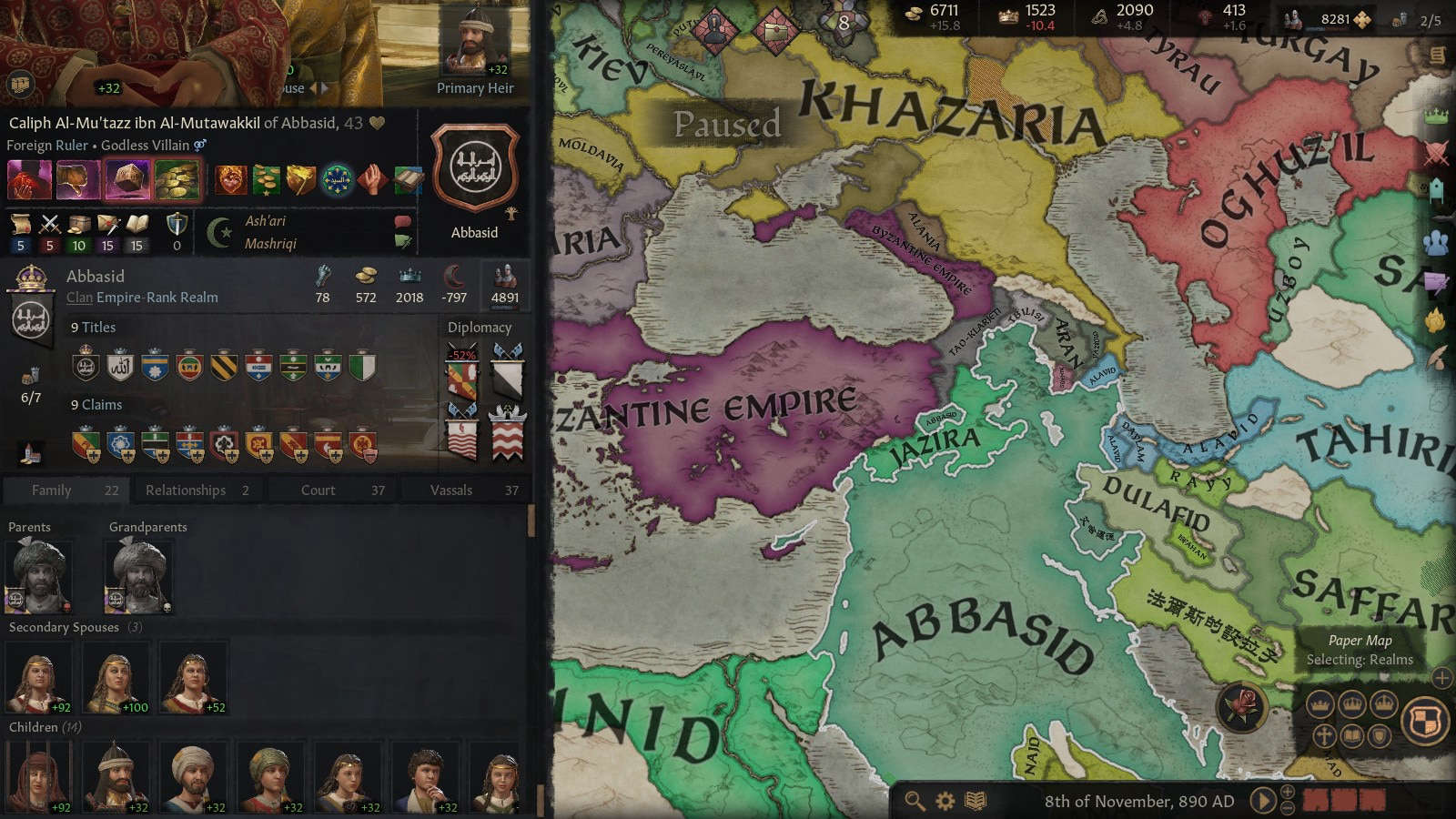
Task: Select the kingdom-tier crown map mode
Action: point(1352,705)
